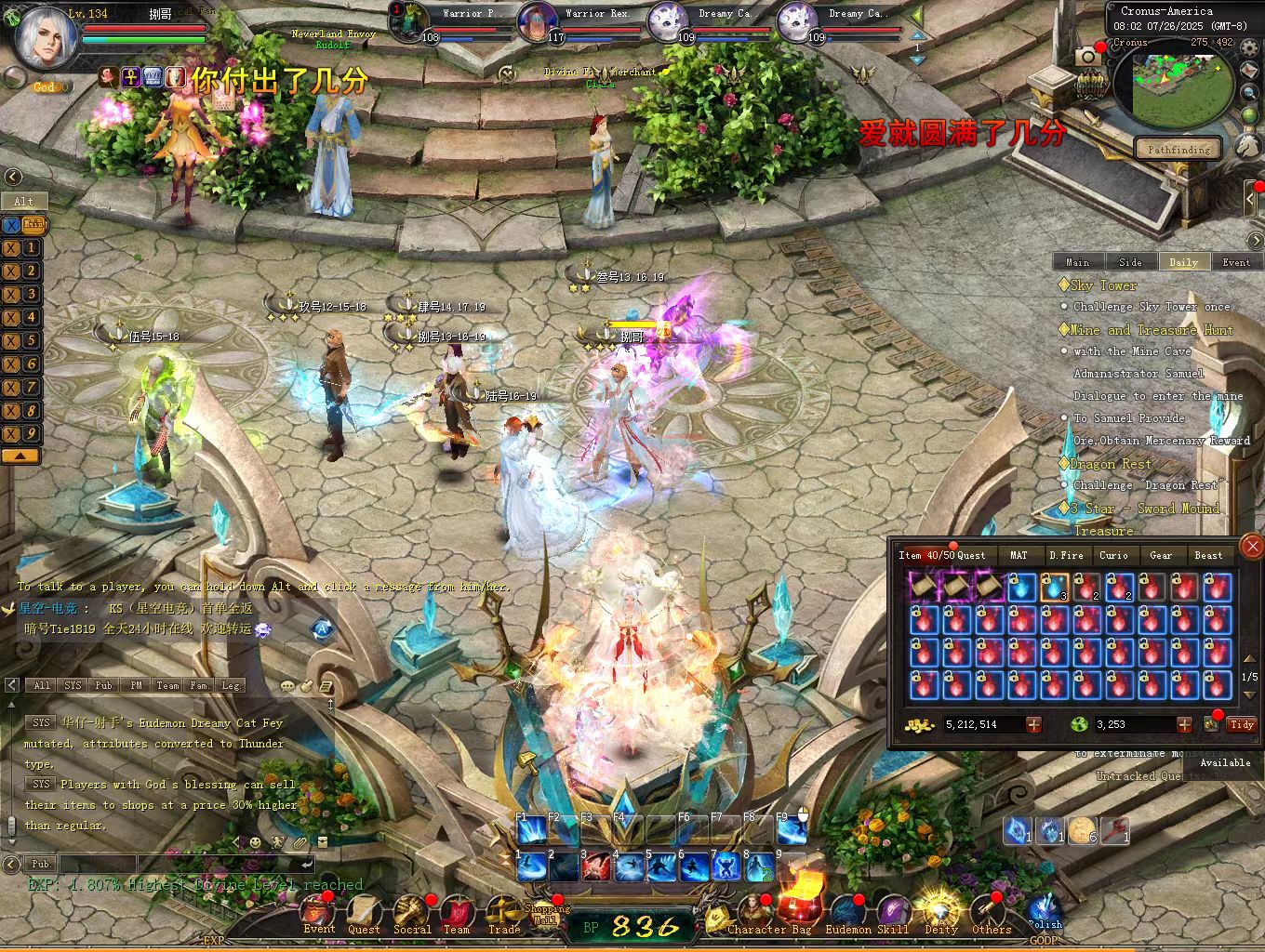The width and height of the screenshot is (1265, 952).
Task: Open the Deity menu
Action: pos(940,916)
